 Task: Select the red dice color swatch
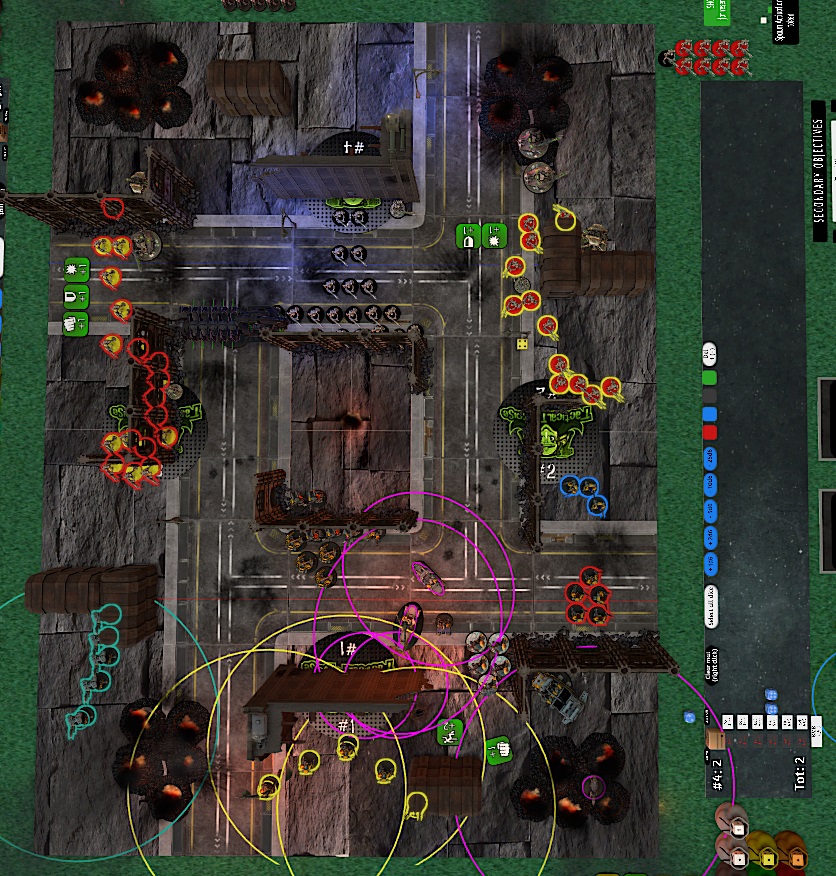click(x=710, y=432)
